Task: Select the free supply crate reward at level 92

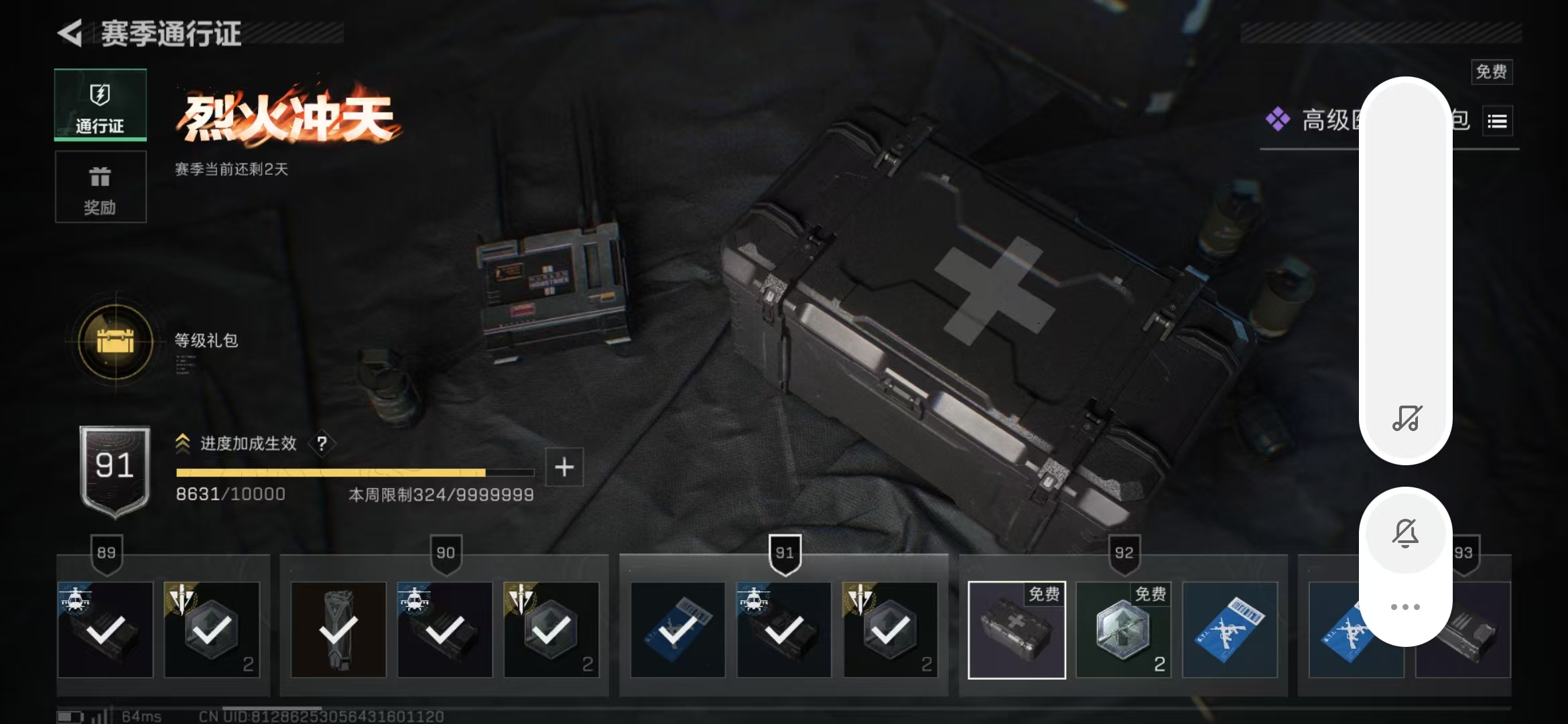Action: pos(1017,630)
